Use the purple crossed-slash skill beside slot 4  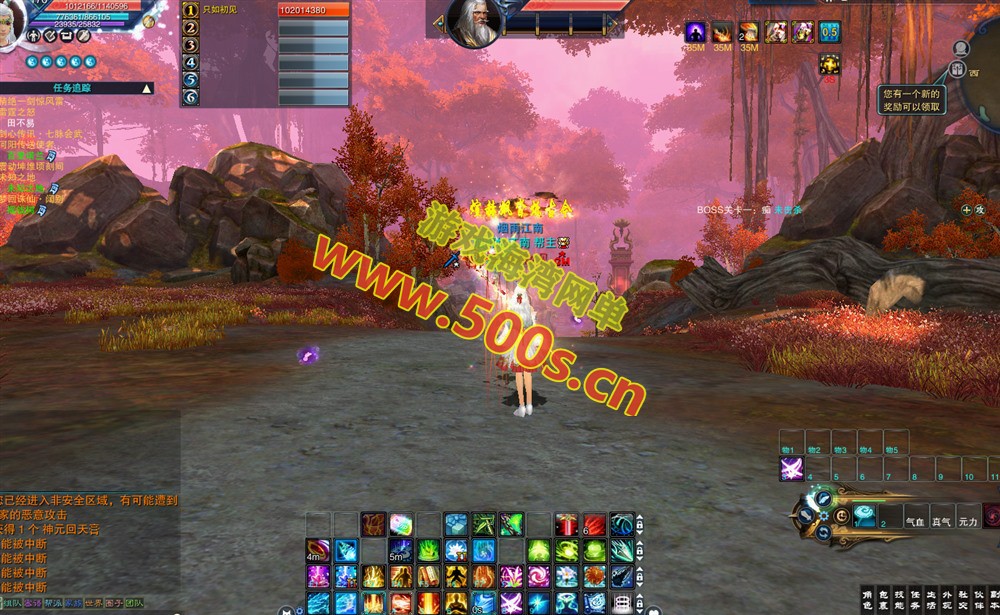[x=792, y=469]
